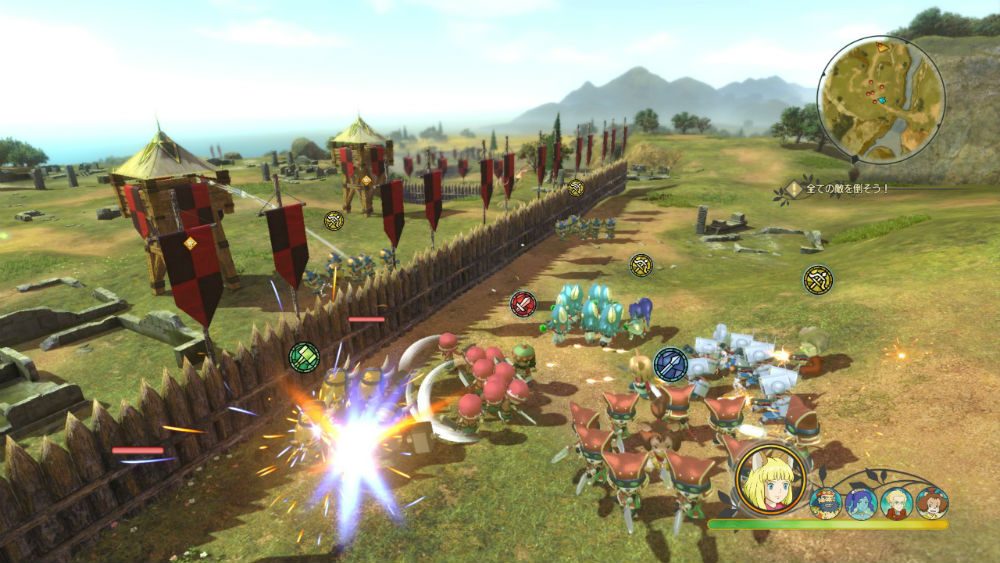Pick the brown-haired character portrait
1000x563 pixels.
coord(932,502)
